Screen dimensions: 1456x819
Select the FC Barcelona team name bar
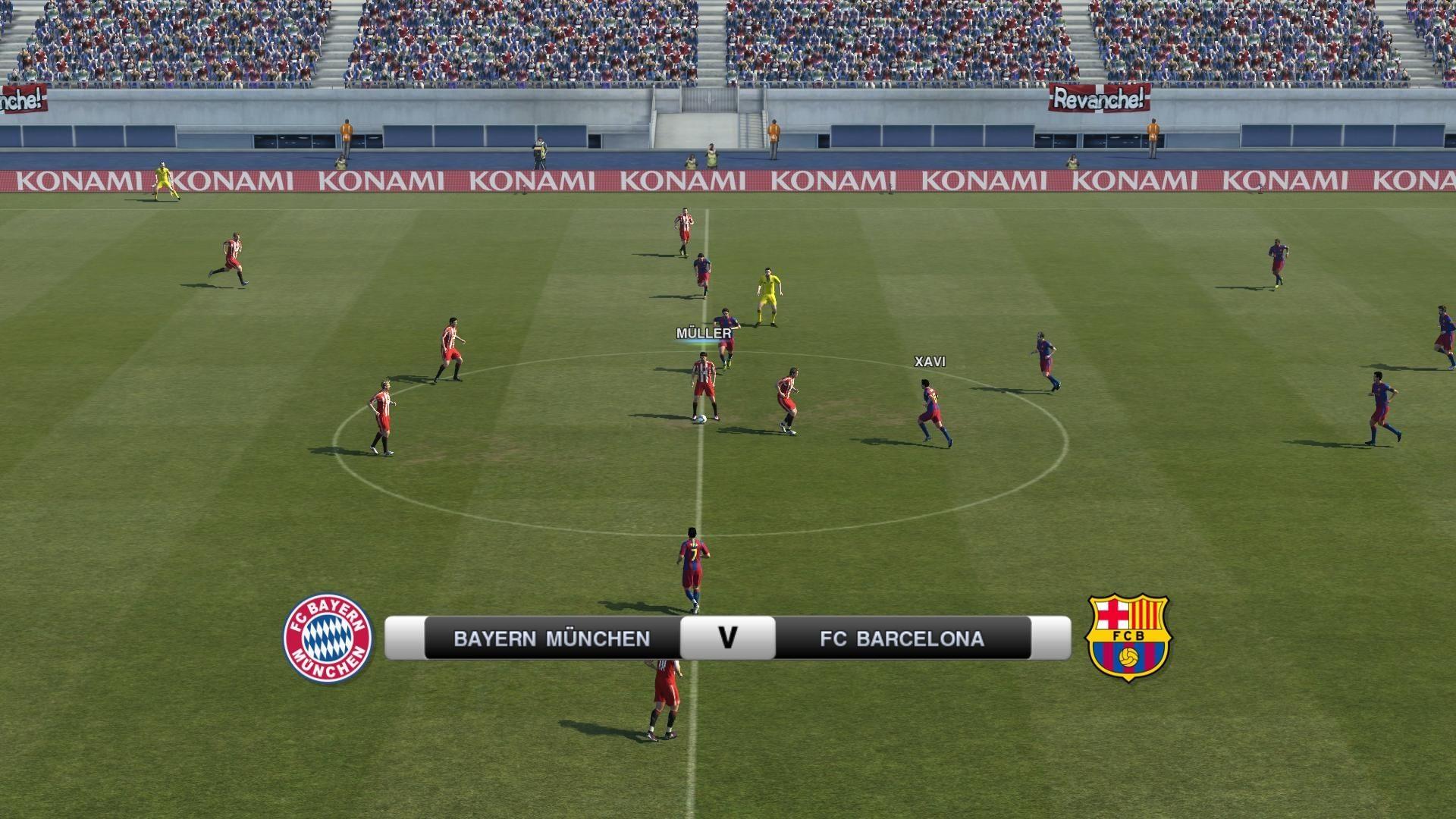coord(902,639)
